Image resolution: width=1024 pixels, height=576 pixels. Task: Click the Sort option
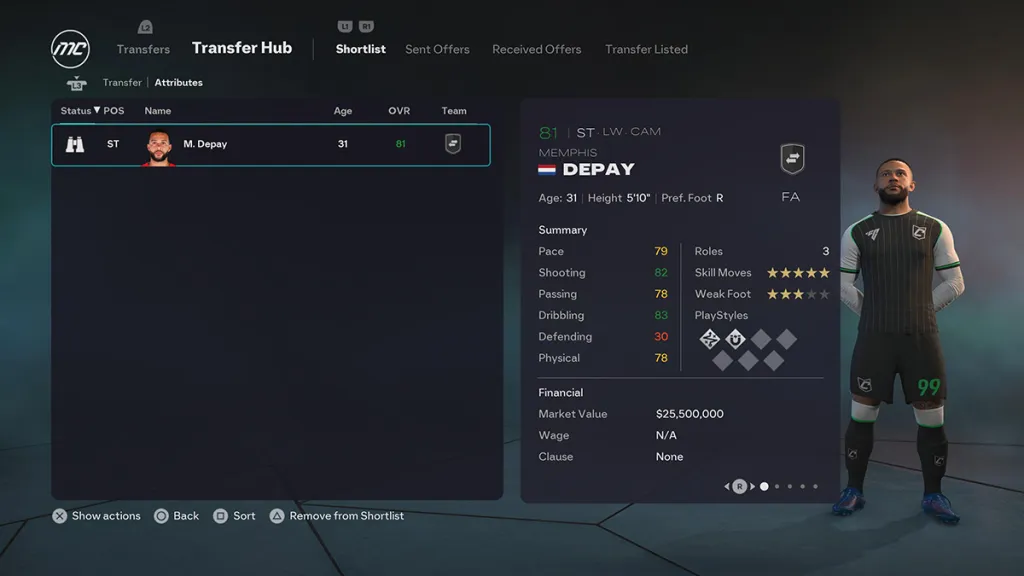[234, 516]
